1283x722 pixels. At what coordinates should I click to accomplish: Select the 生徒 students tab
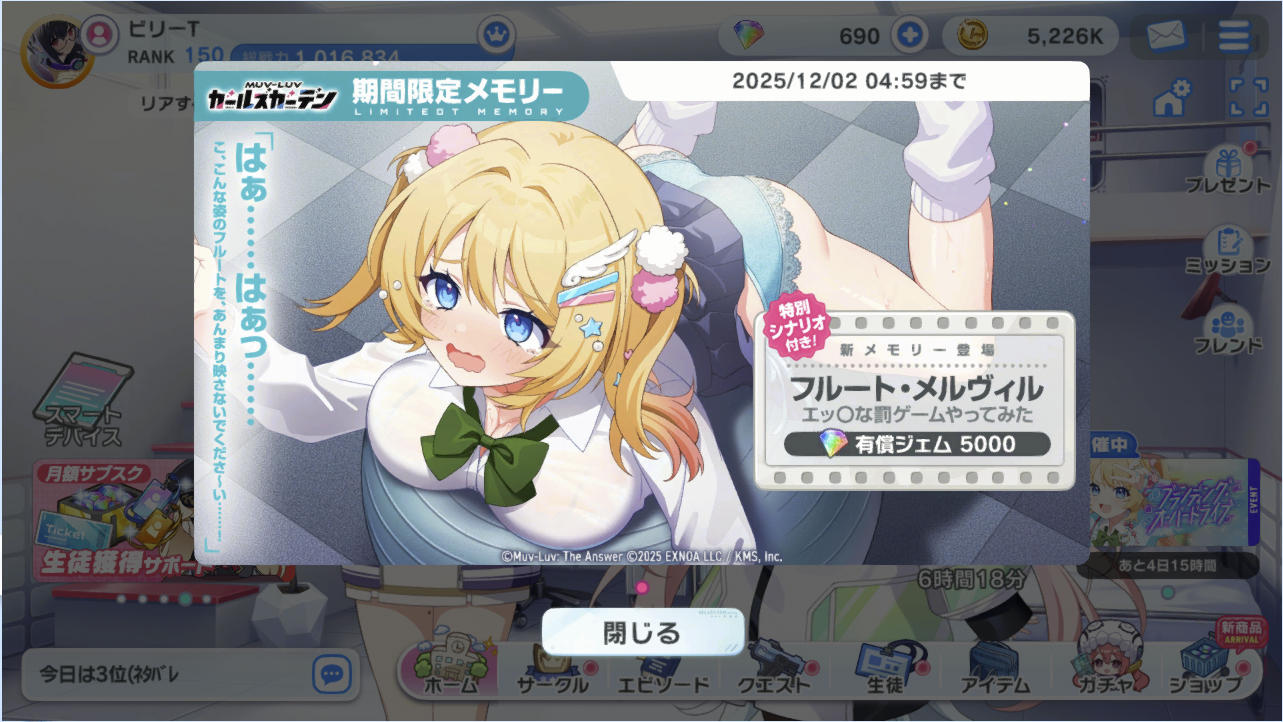click(x=884, y=670)
